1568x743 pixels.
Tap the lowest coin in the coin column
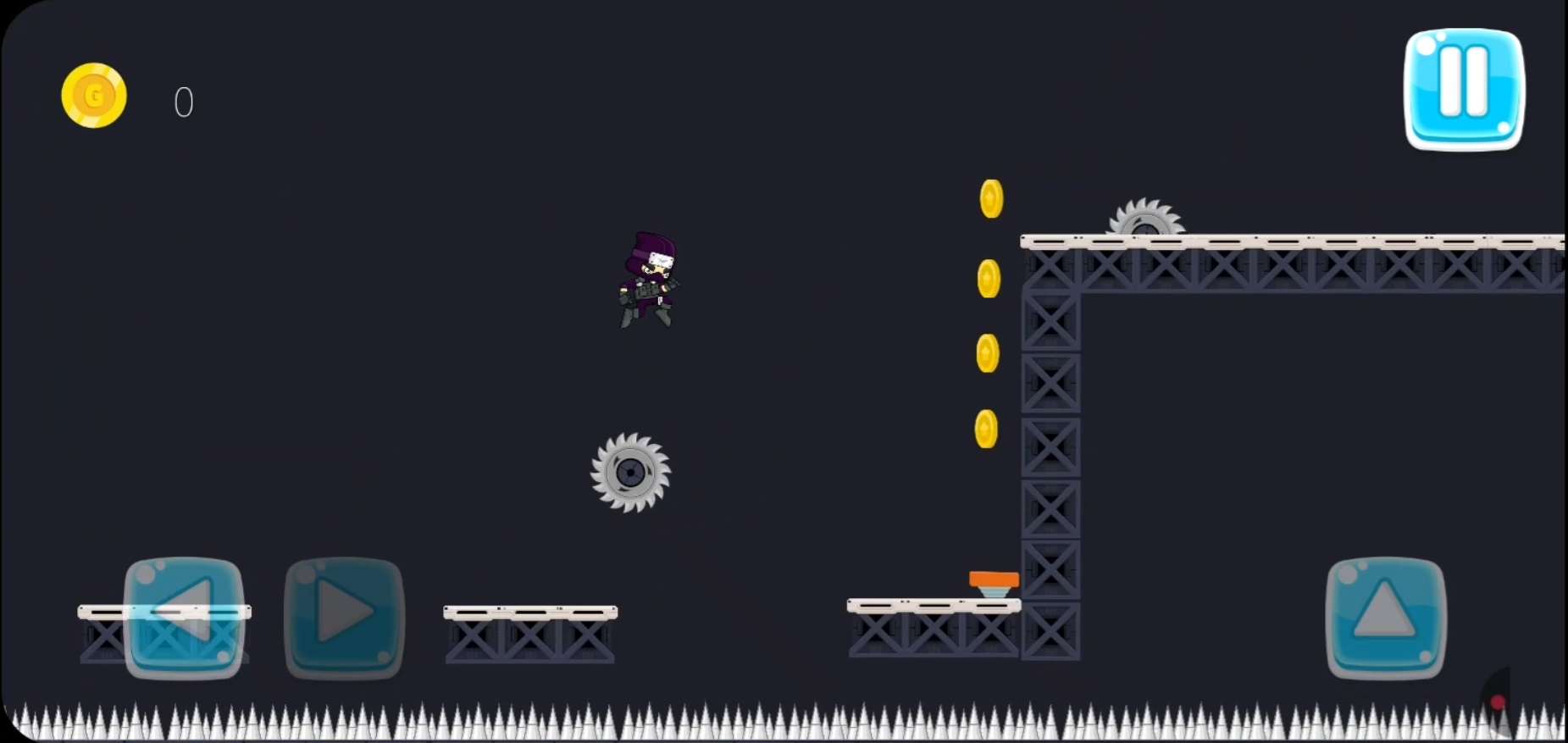click(985, 429)
